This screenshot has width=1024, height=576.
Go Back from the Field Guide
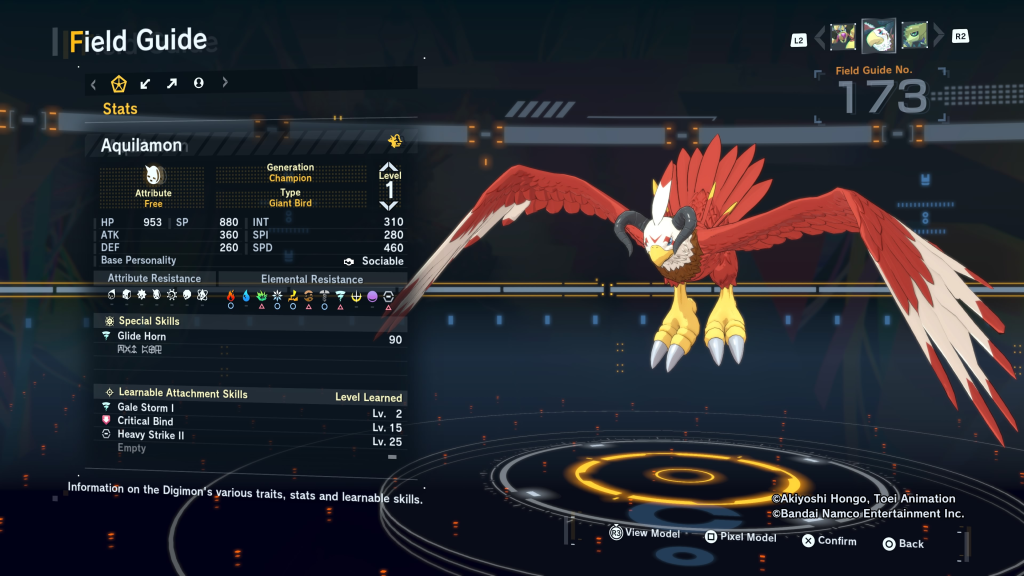coord(902,544)
